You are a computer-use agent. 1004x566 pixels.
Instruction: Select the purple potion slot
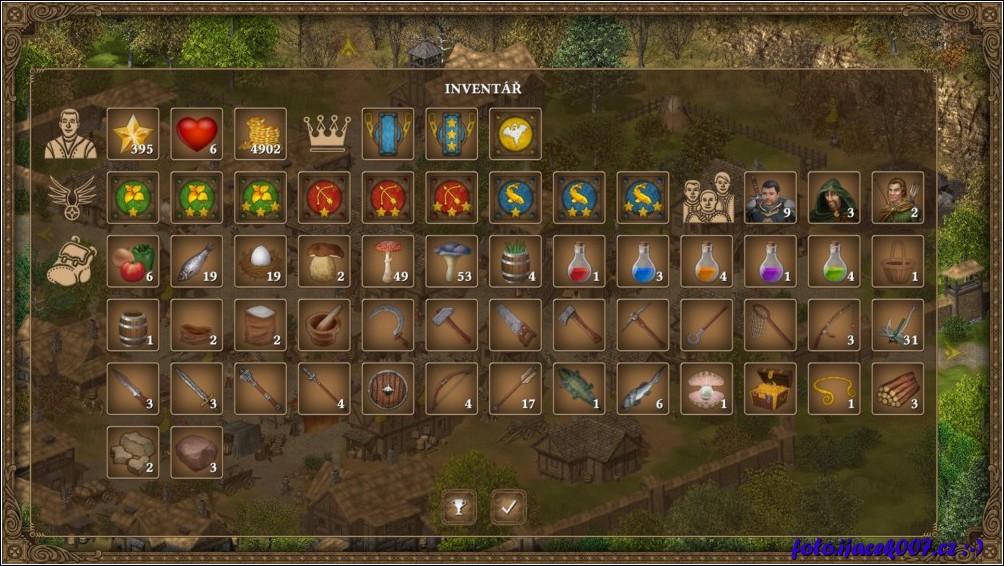point(771,262)
